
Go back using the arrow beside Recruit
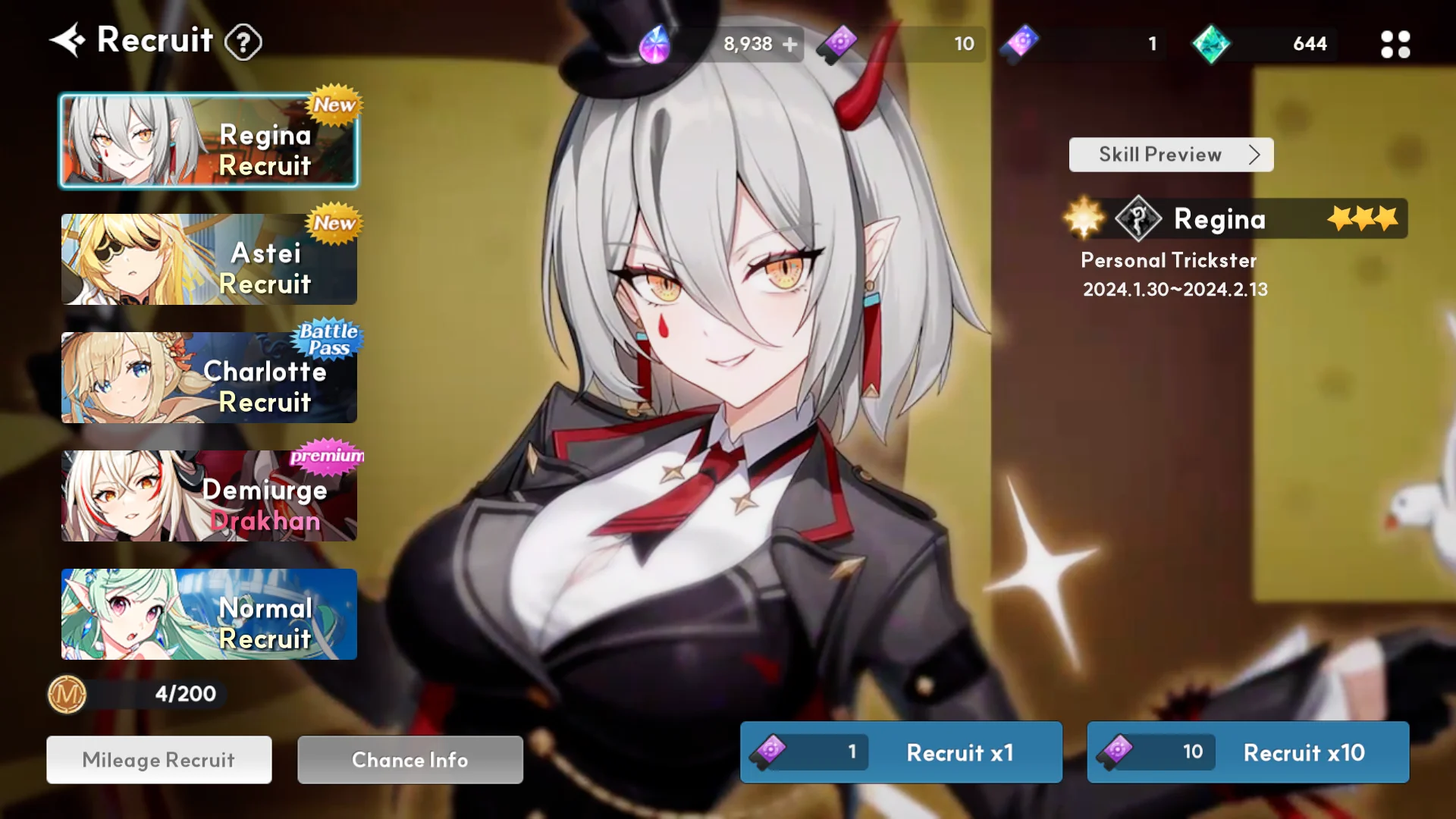(67, 40)
